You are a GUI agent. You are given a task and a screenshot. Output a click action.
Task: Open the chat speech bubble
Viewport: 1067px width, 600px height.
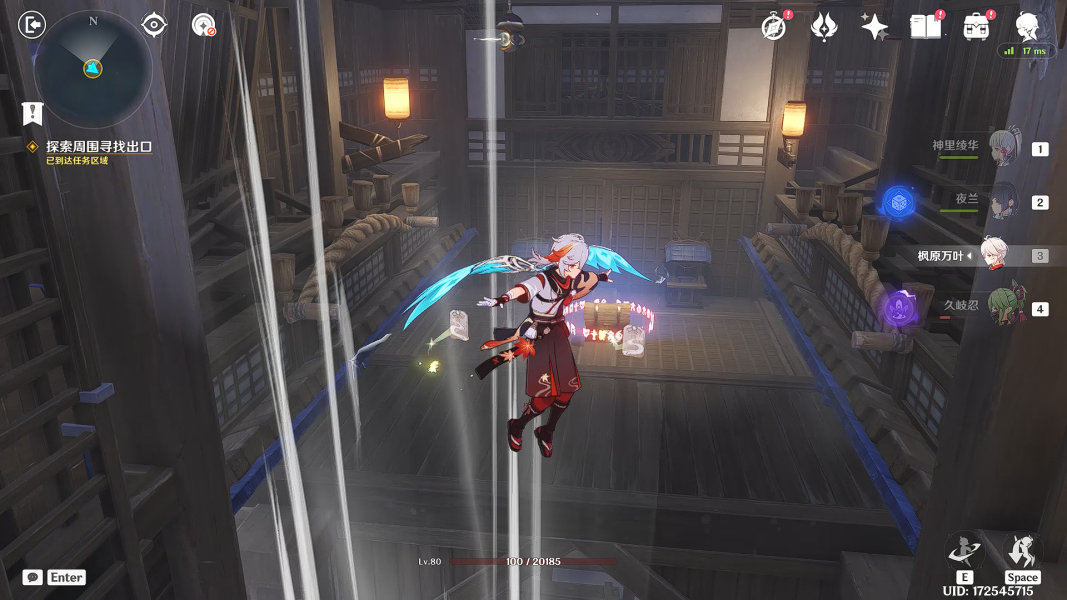click(x=33, y=577)
